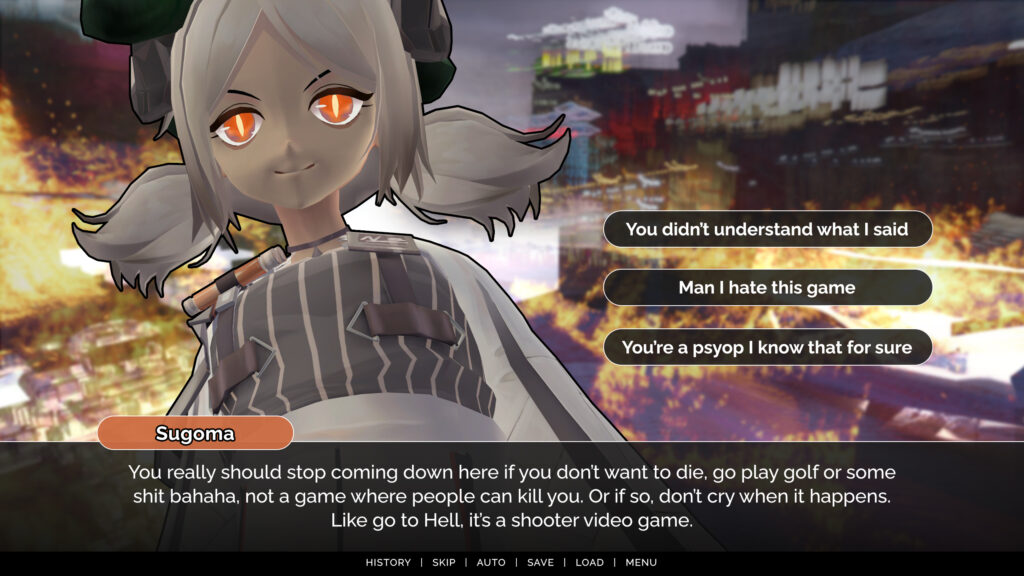Show the game Menu
Viewport: 1024px width, 576px height.
(x=641, y=563)
